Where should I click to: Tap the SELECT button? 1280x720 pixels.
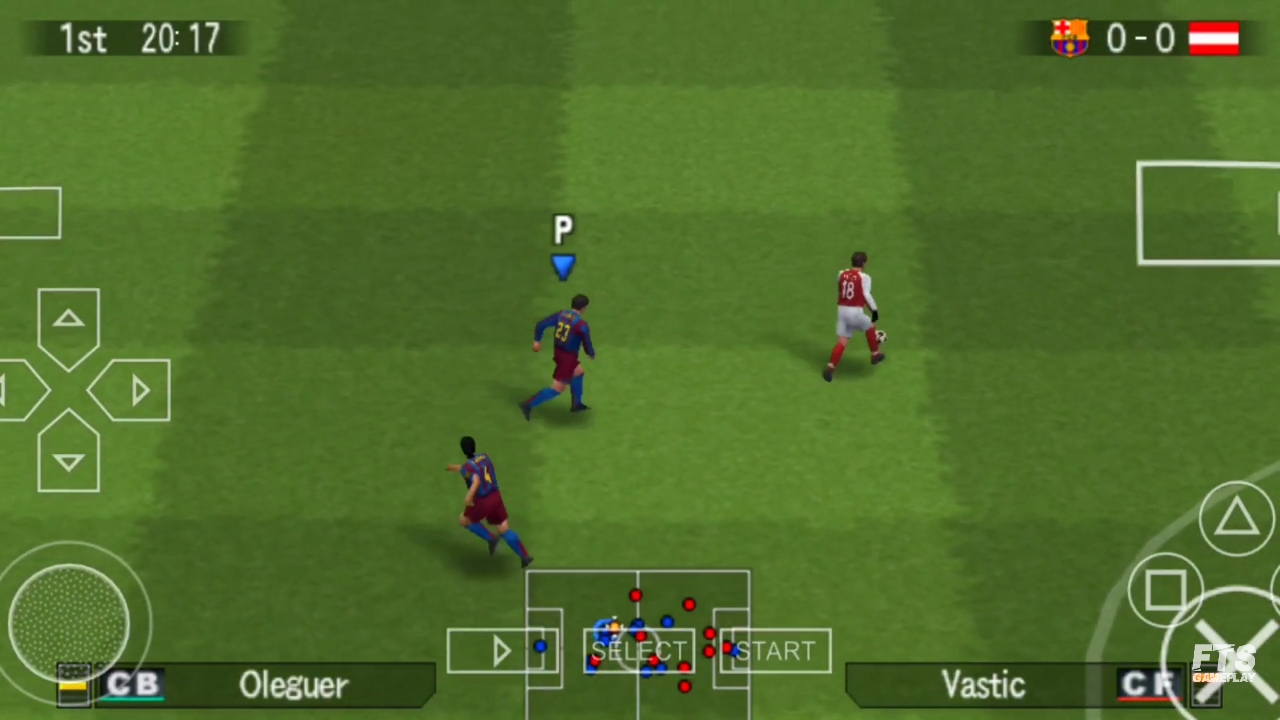[x=638, y=650]
